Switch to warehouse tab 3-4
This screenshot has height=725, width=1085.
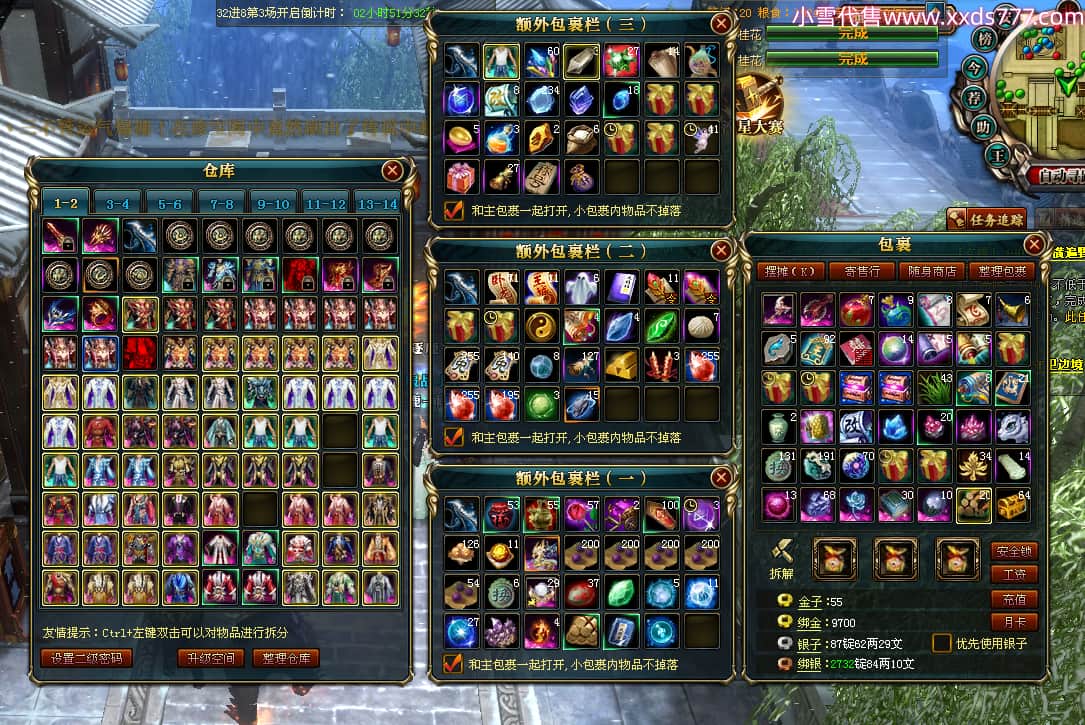pos(118,203)
